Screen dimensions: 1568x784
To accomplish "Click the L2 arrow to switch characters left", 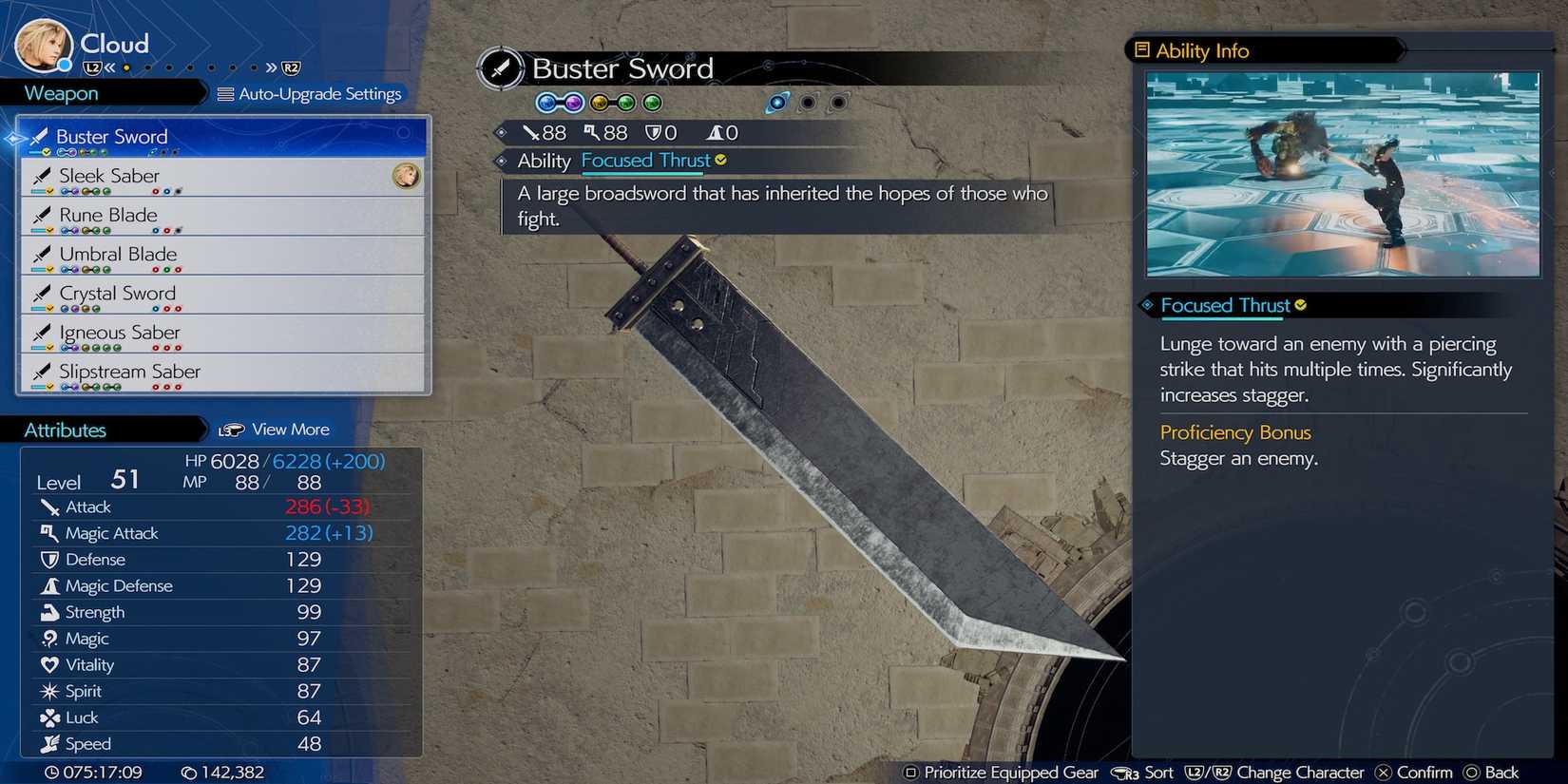I will click(94, 67).
